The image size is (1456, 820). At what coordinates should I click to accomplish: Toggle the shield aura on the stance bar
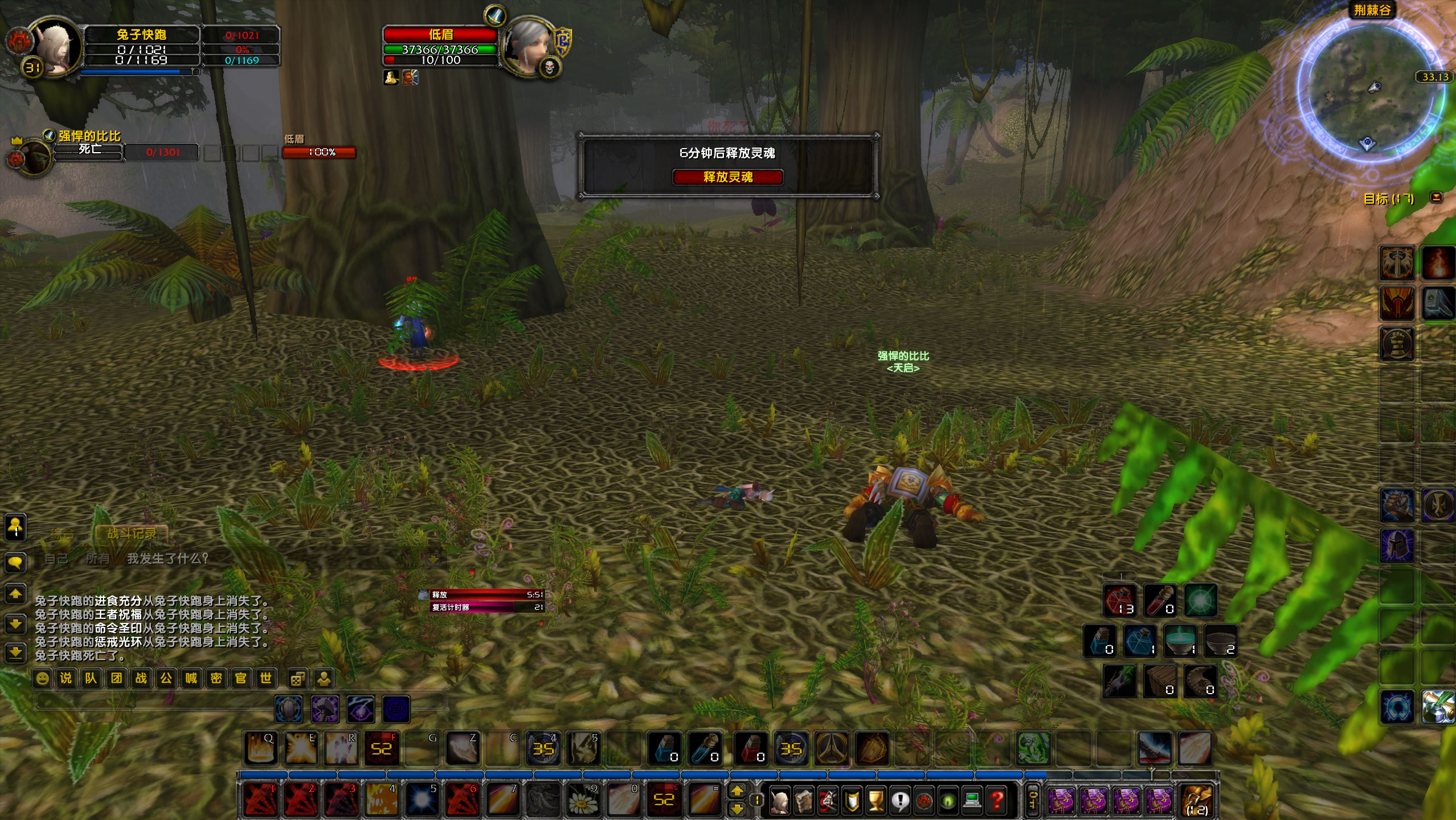[288, 709]
